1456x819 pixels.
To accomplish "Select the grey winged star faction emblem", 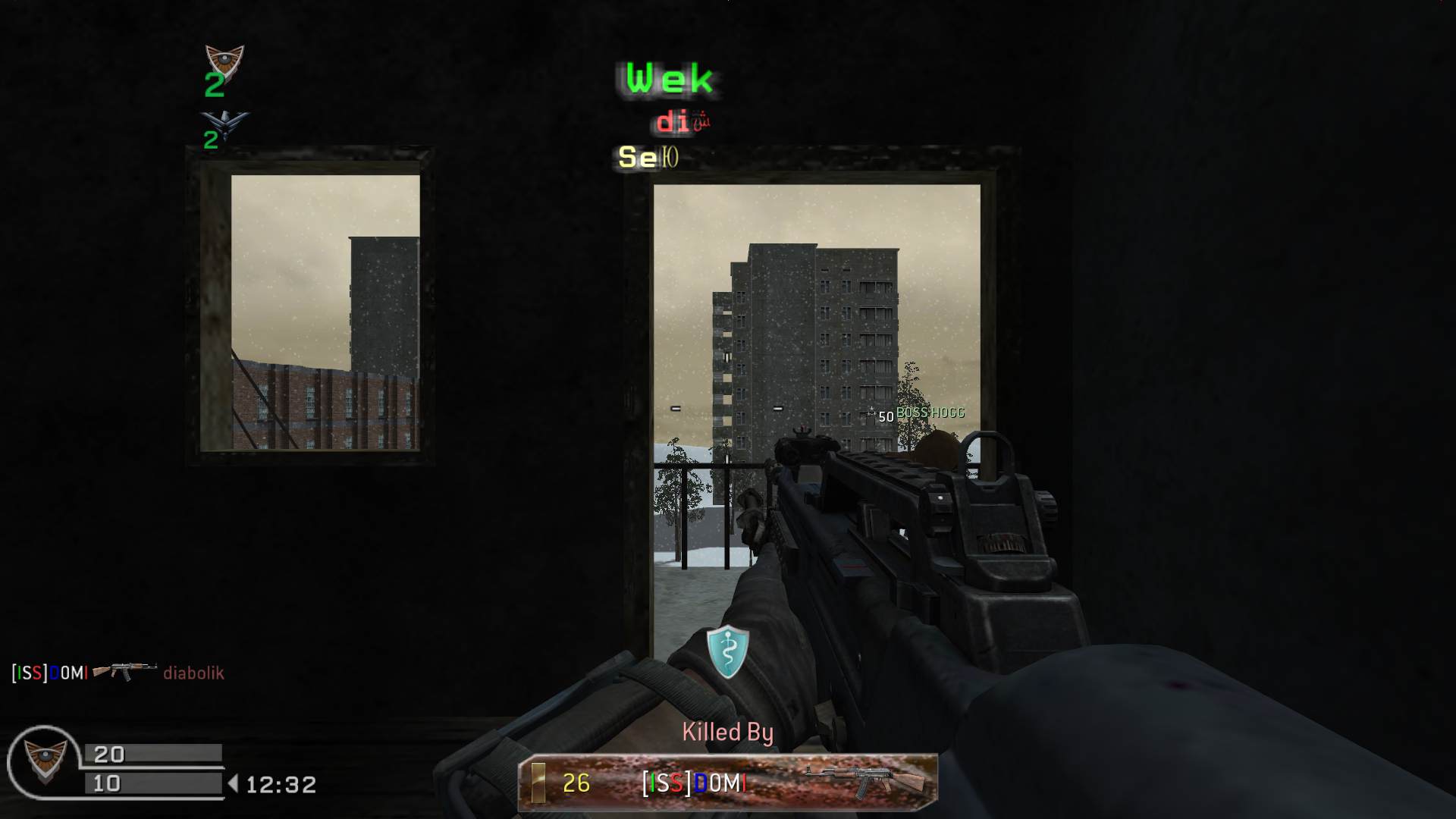I will (x=224, y=124).
